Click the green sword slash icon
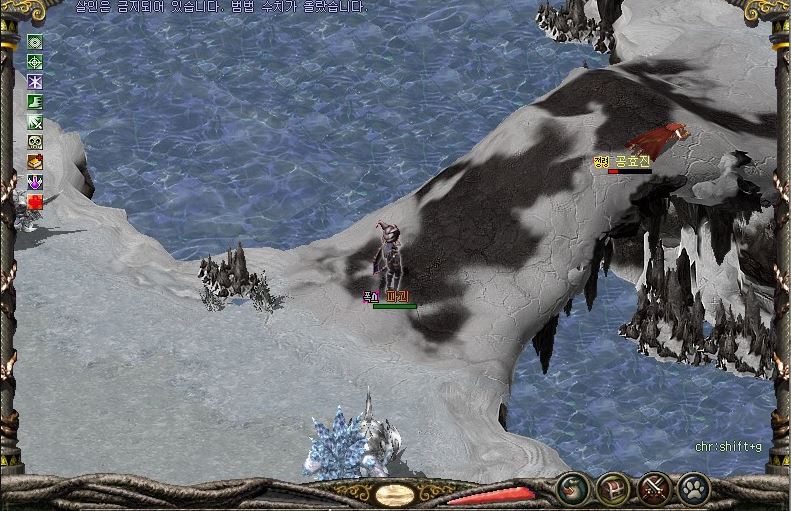The height and width of the screenshot is (511, 791). coord(35,122)
